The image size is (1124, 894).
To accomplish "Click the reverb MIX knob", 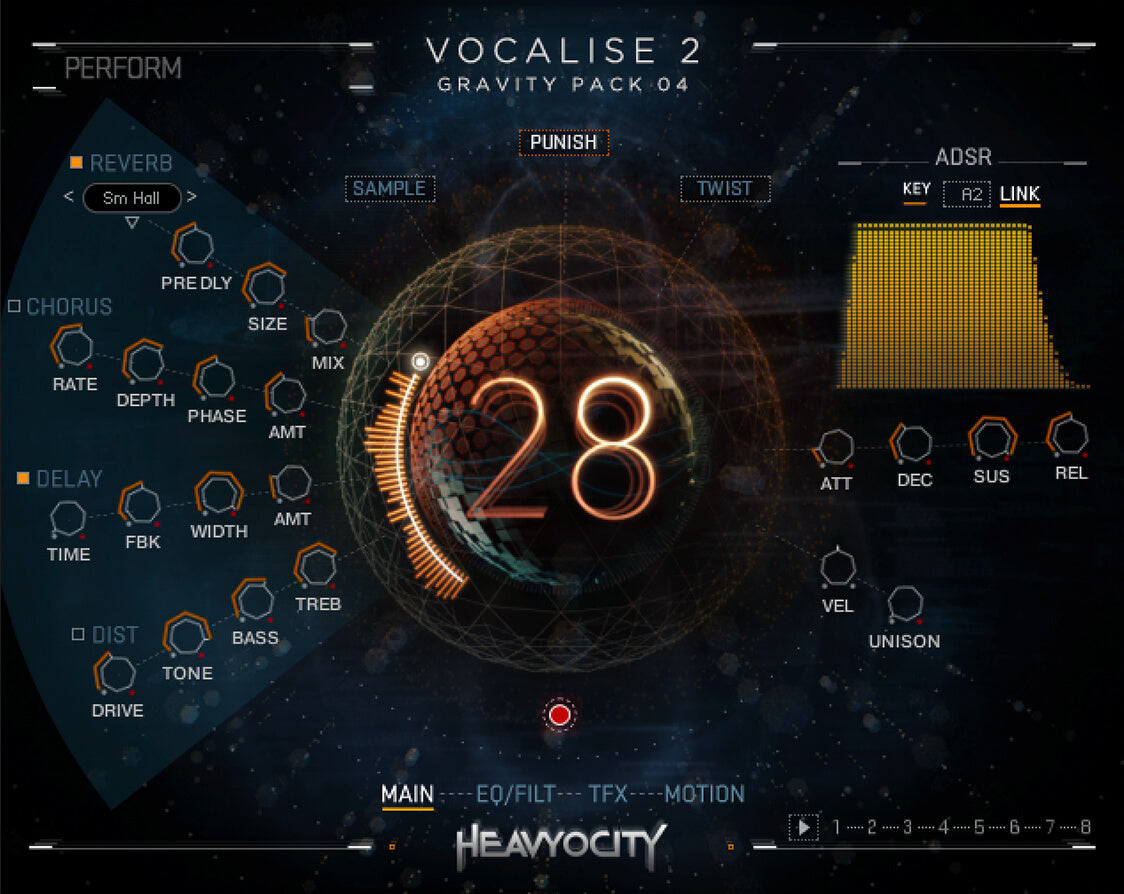I will coord(328,328).
